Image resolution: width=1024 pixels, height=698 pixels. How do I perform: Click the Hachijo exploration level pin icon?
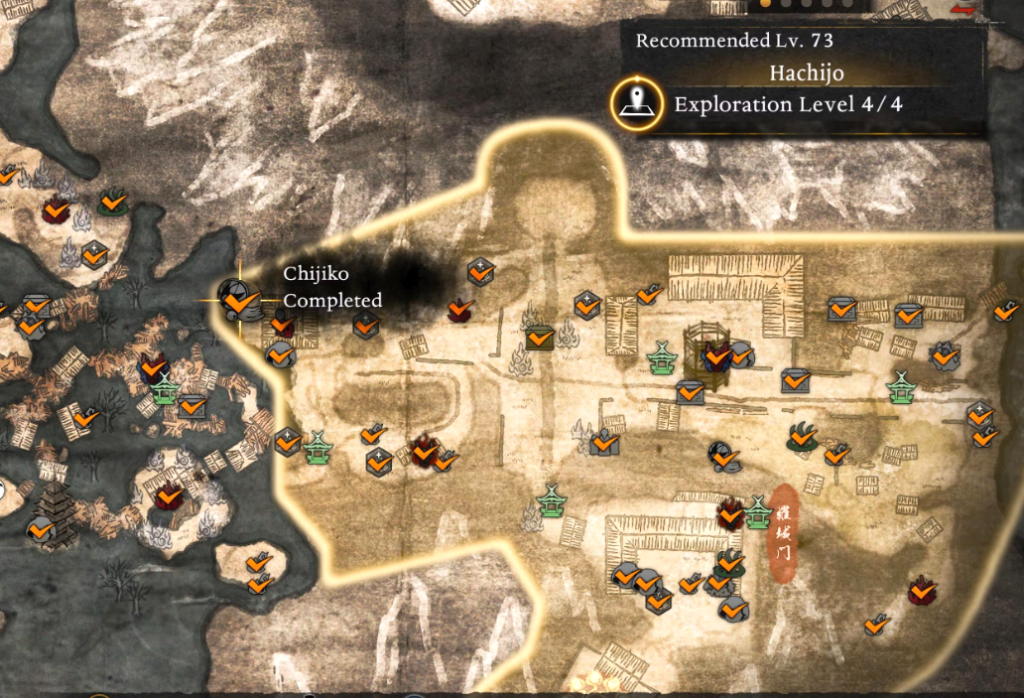pyautogui.click(x=637, y=103)
